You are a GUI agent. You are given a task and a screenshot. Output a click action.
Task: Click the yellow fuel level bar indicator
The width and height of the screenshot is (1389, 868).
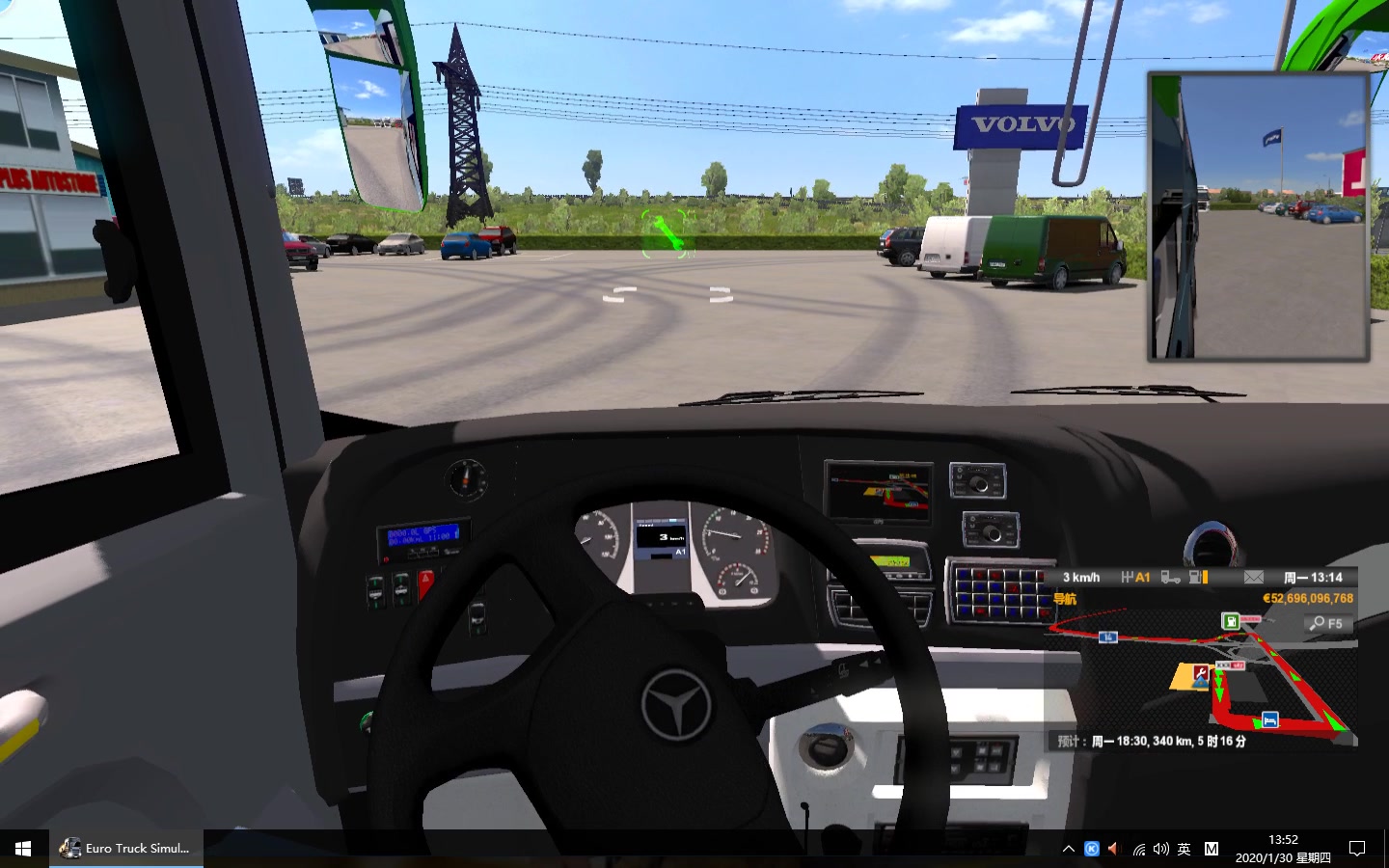pos(1206,577)
